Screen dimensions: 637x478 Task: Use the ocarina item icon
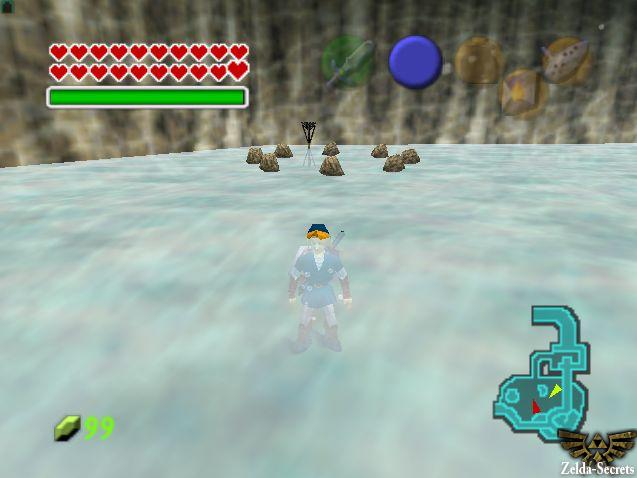tap(567, 59)
